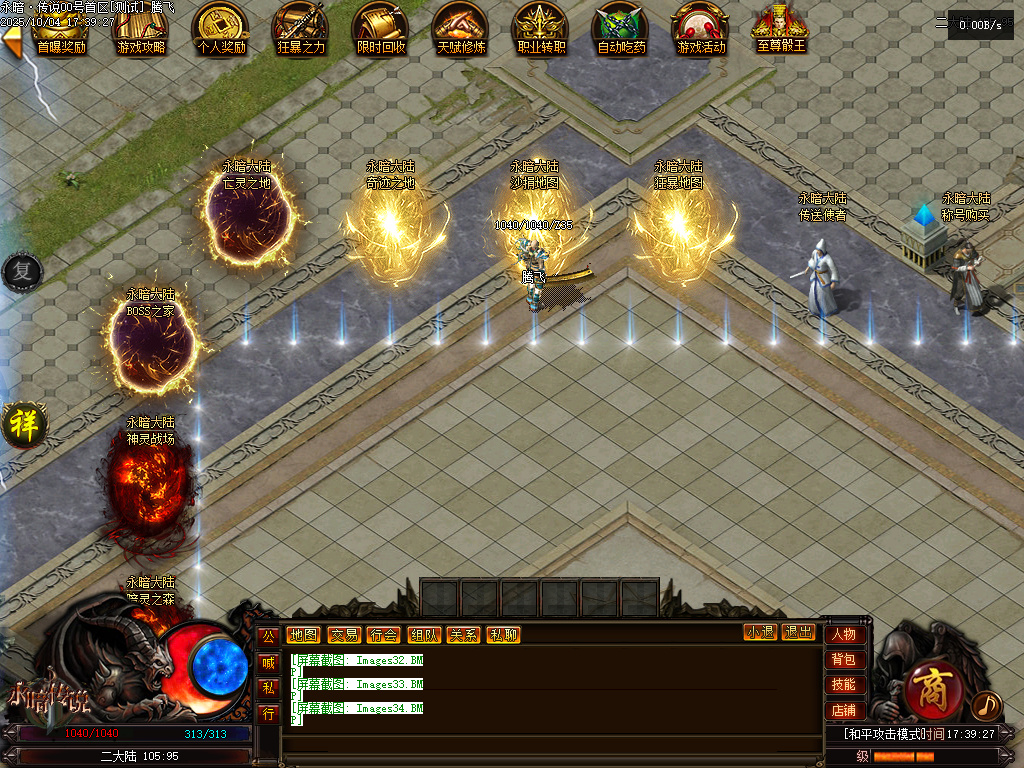Open the 技能 skills panel
The image size is (1024, 768).
[x=844, y=685]
